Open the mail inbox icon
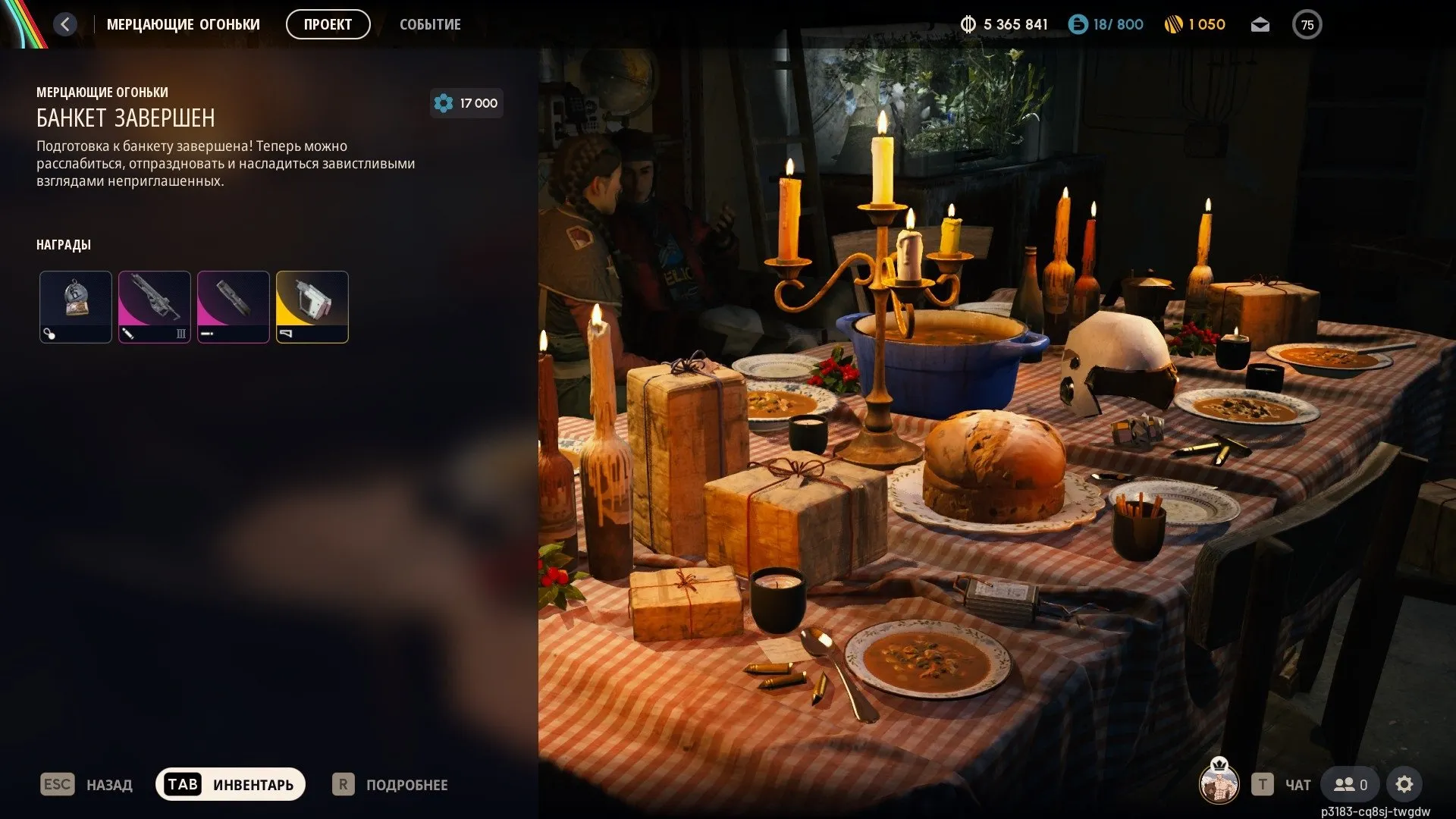The width and height of the screenshot is (1456, 819). [x=1260, y=25]
